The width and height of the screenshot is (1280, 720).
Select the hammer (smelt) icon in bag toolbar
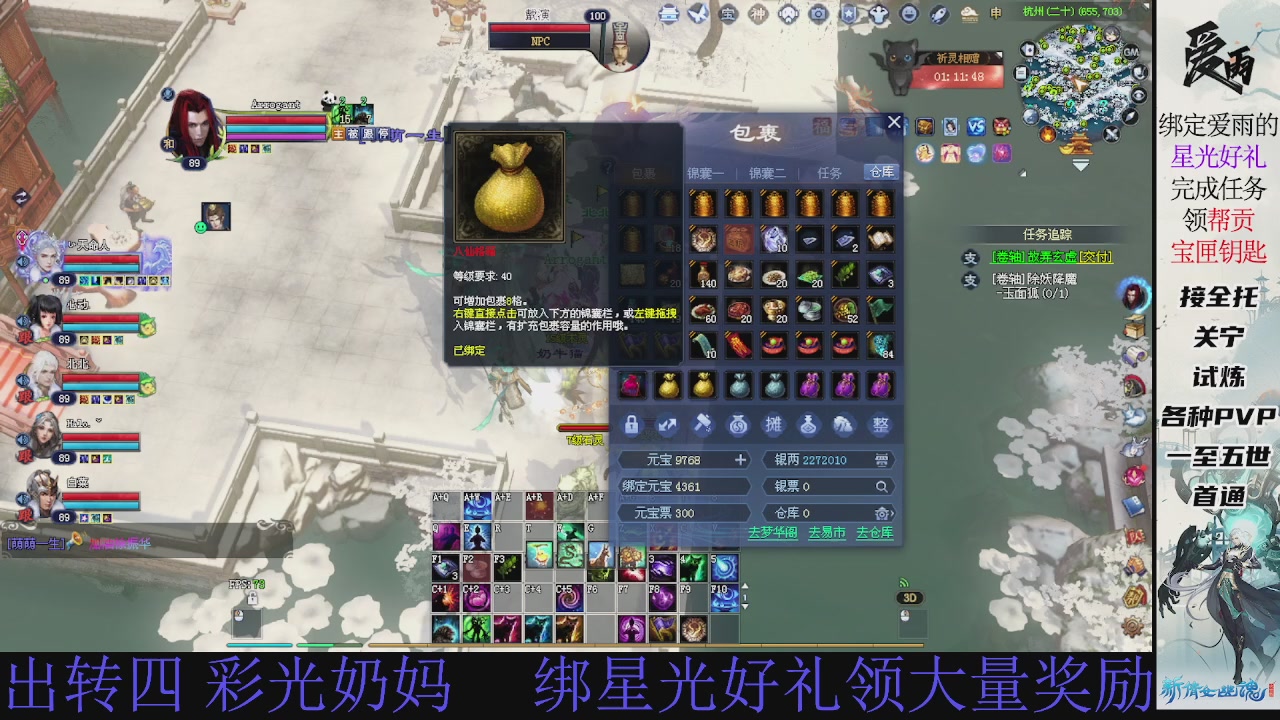click(703, 424)
